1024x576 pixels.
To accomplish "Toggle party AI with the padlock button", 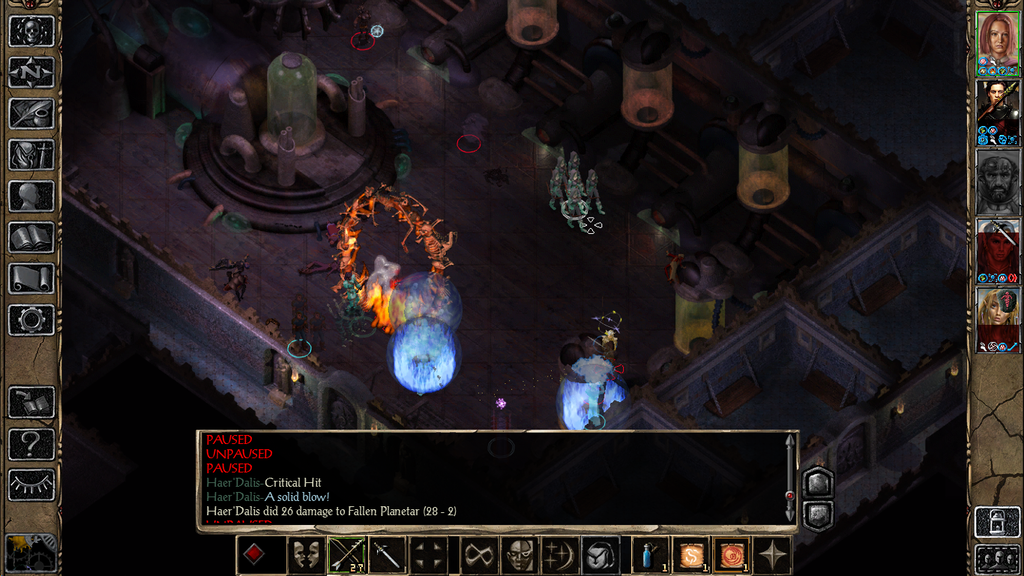I will pos(997,521).
